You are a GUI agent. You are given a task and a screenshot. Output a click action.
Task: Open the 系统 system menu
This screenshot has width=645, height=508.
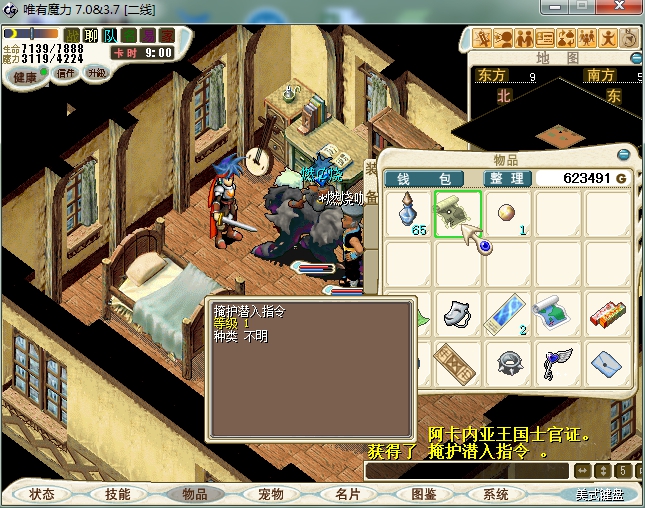point(496,494)
